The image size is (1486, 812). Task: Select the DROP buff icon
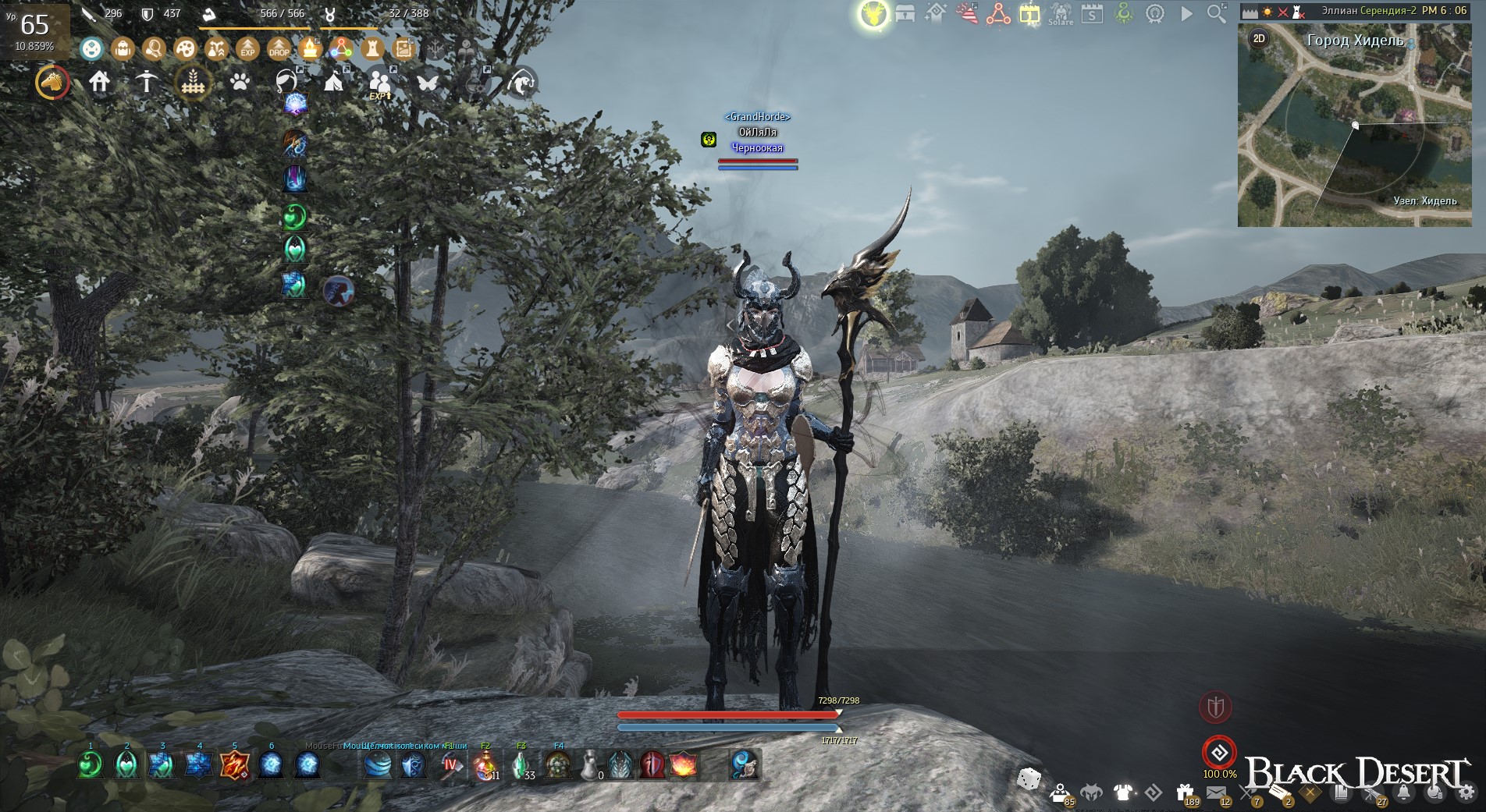click(279, 49)
